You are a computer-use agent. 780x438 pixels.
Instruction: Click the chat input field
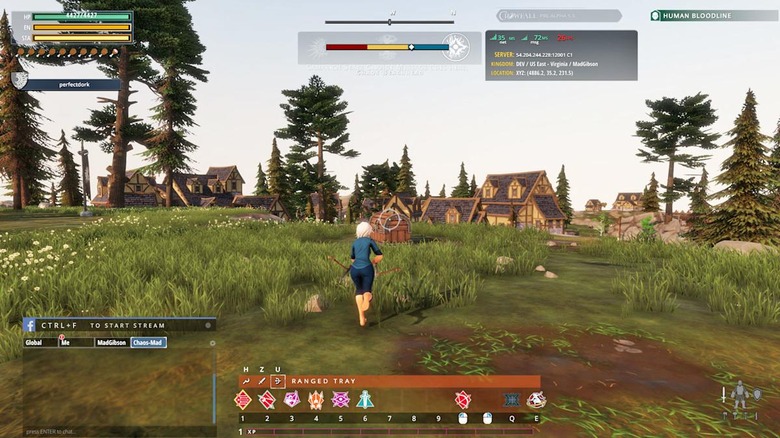tap(110, 430)
